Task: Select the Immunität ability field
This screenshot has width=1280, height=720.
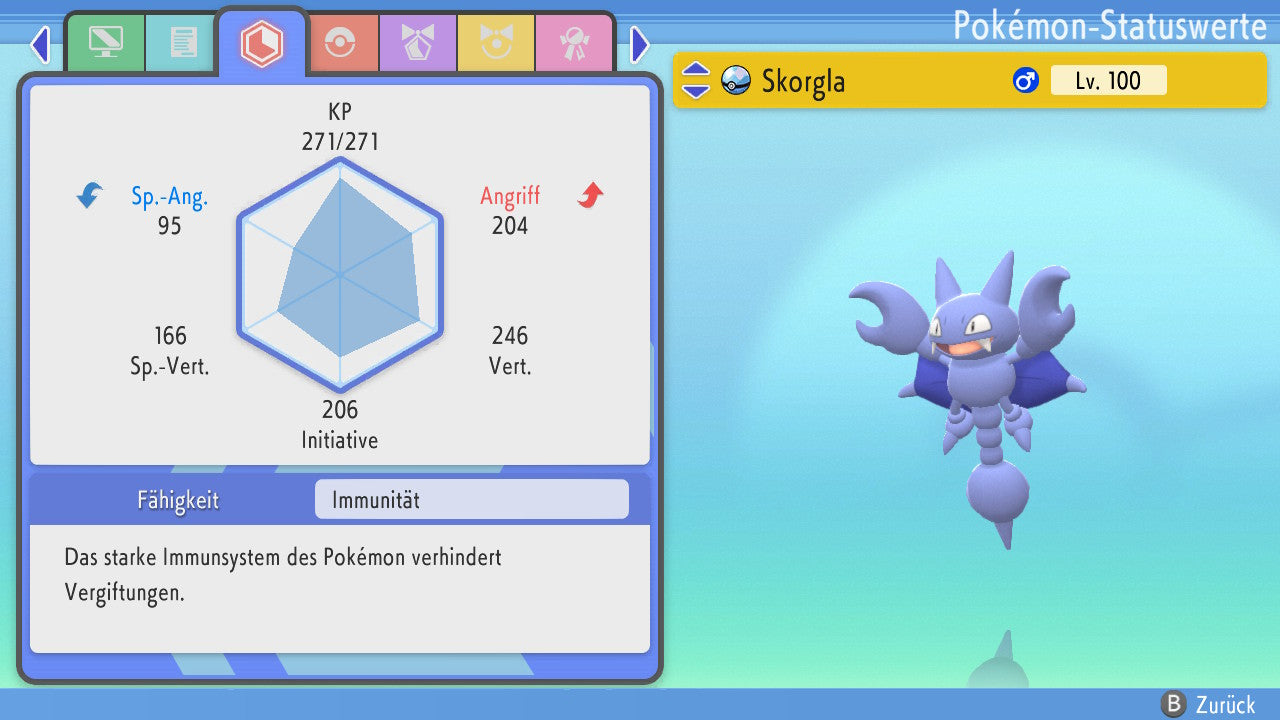Action: click(x=471, y=499)
